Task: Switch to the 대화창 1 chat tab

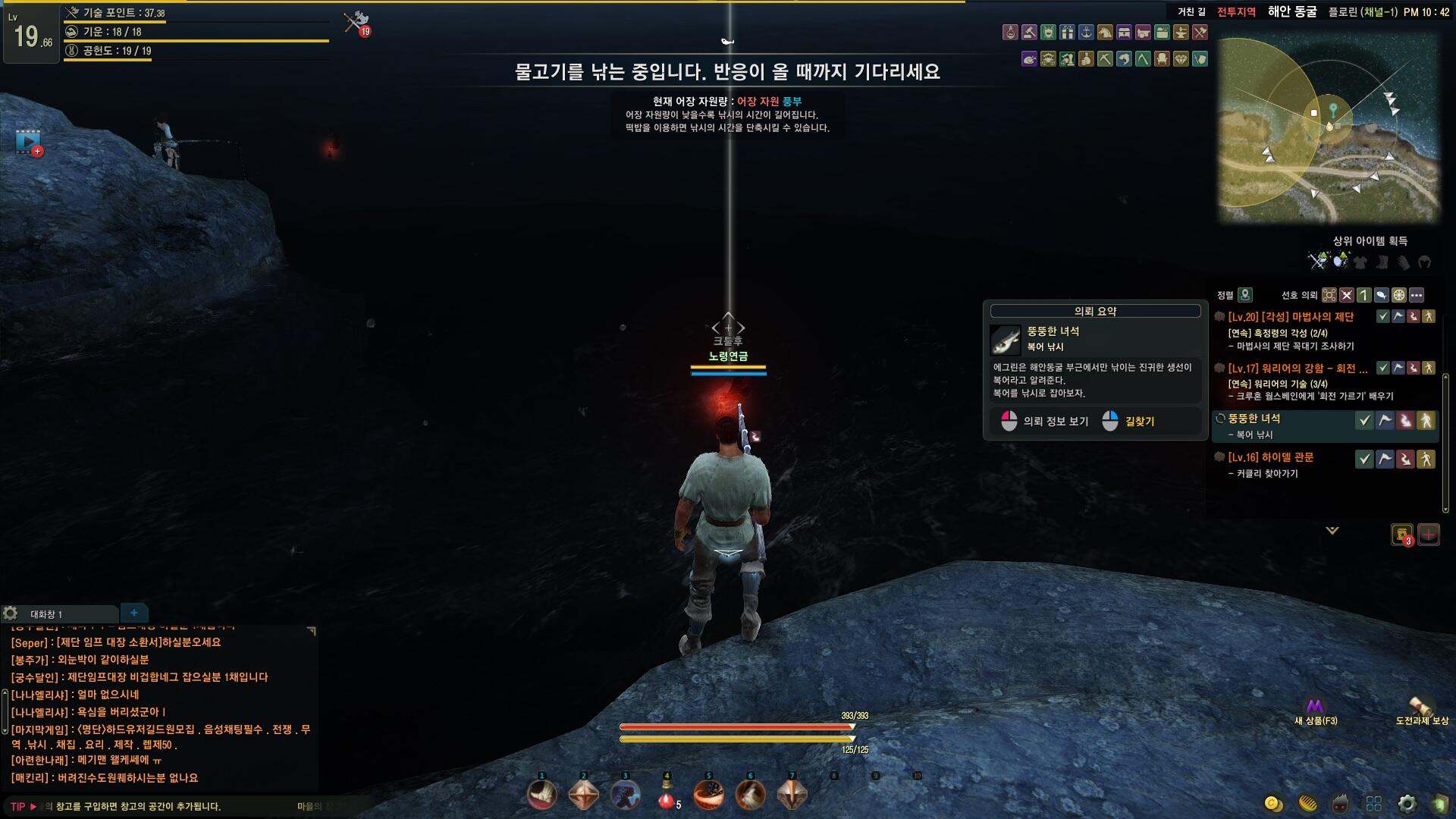Action: [47, 614]
